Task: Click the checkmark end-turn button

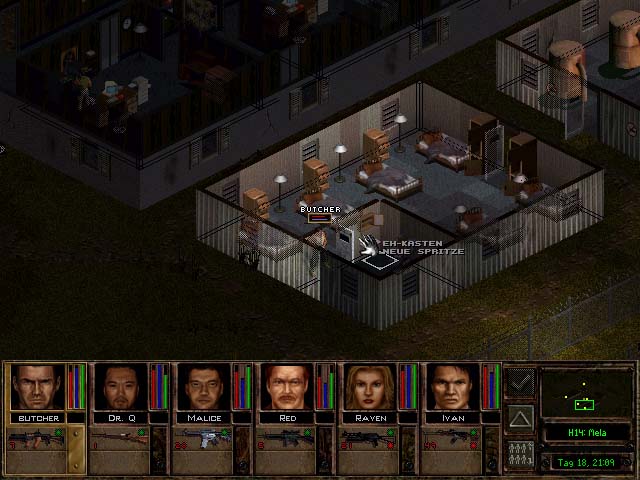Action: (520, 381)
